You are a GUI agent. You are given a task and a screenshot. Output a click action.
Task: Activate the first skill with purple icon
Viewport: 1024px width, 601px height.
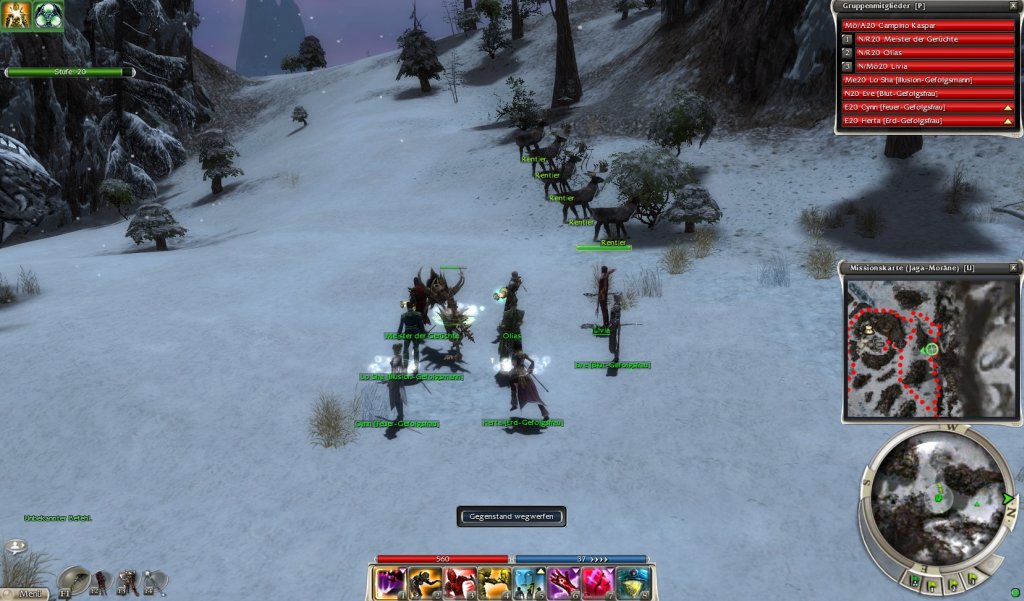point(390,582)
